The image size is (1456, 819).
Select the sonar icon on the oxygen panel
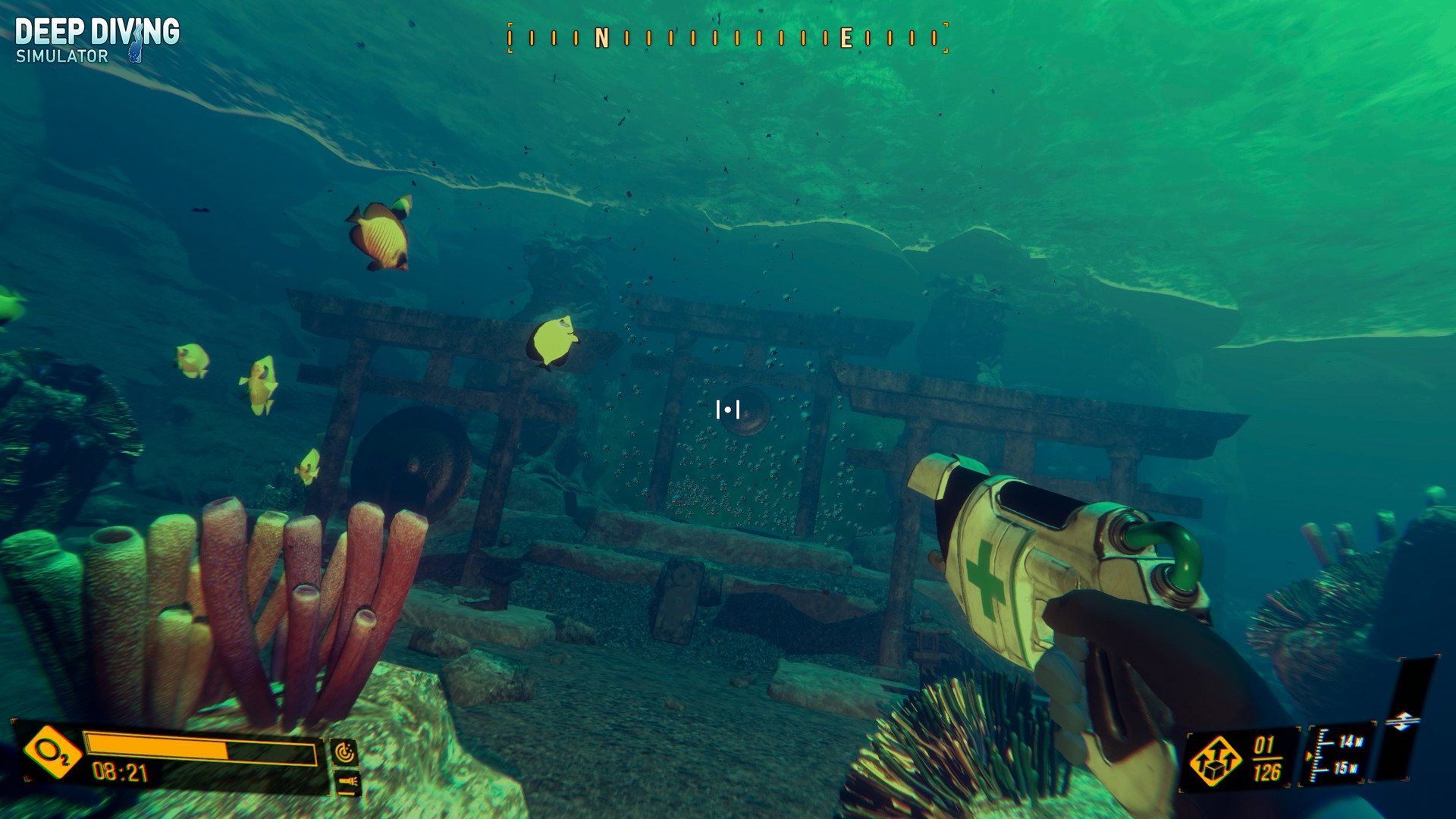347,751
